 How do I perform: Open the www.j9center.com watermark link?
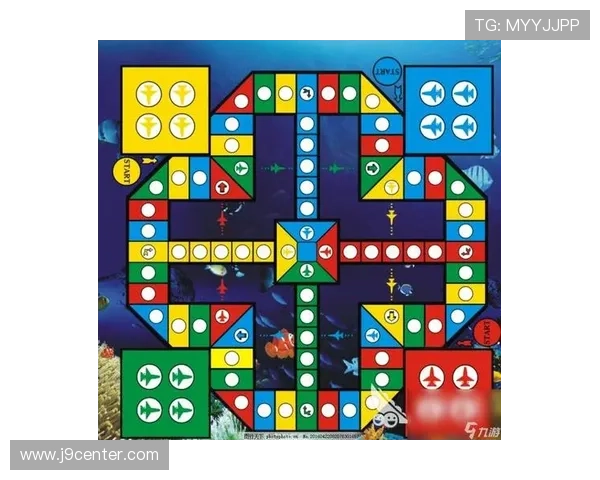click(x=91, y=455)
